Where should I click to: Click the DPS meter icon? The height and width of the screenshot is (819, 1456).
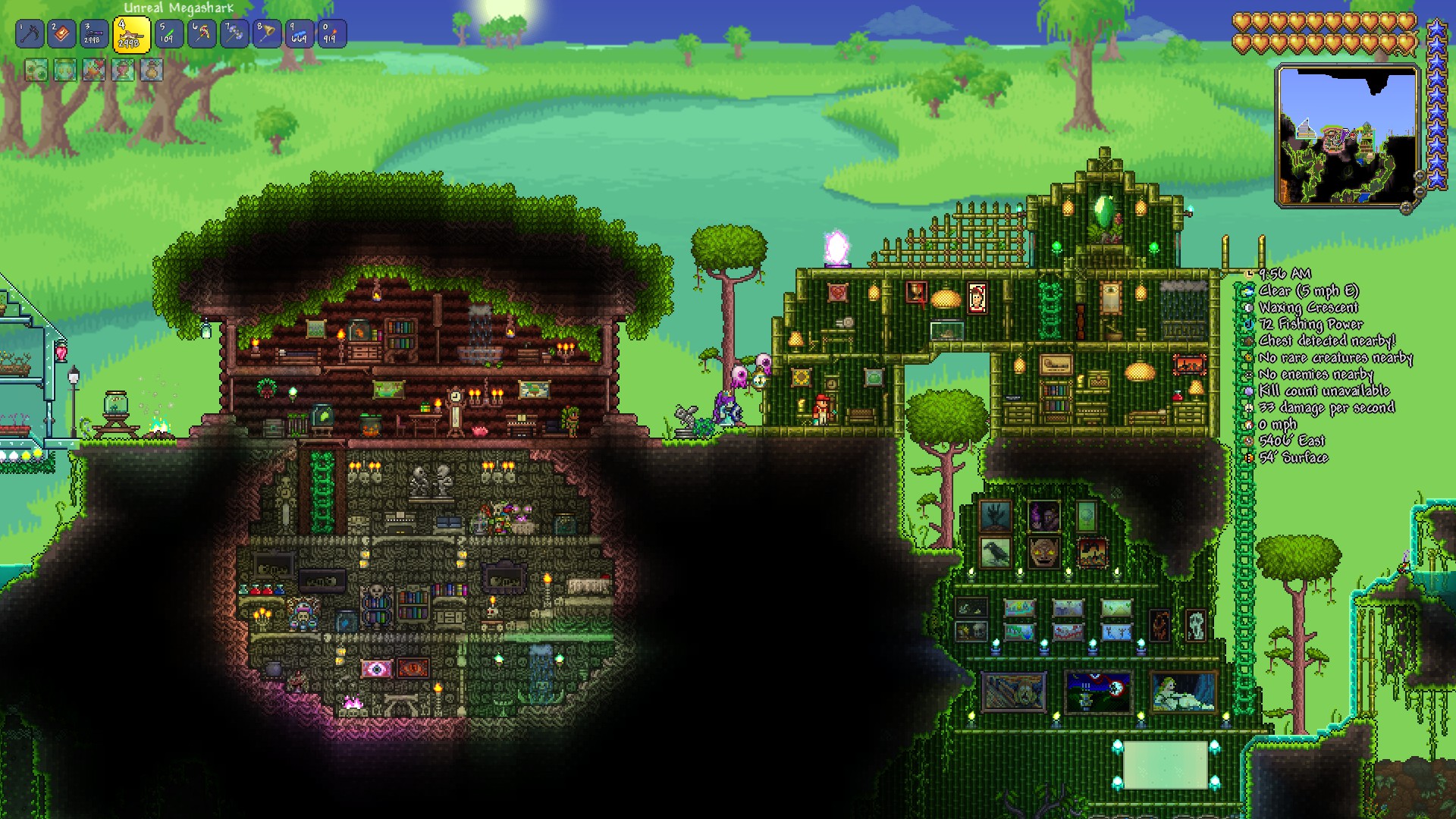pos(1247,408)
